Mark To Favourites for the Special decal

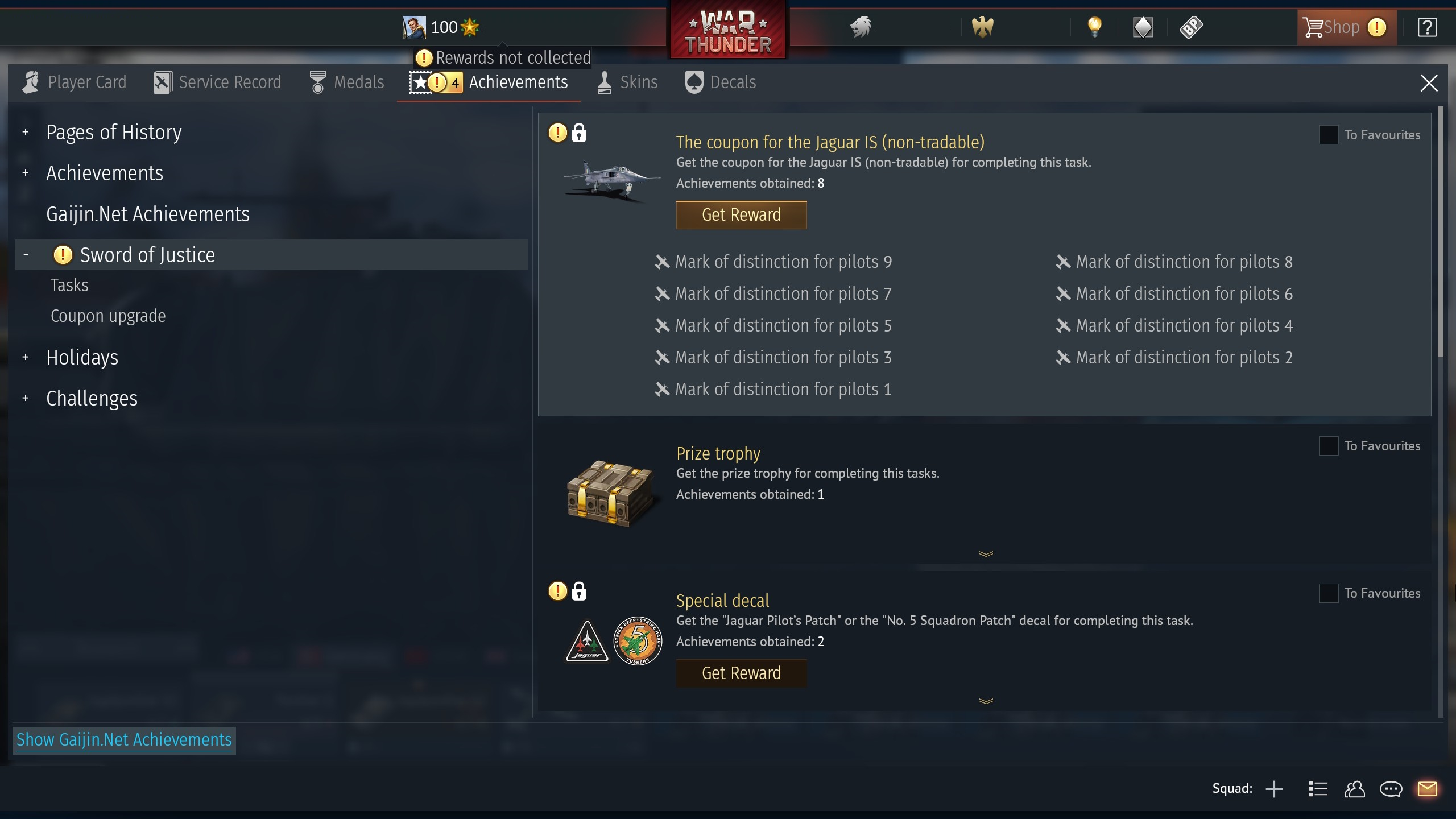[x=1329, y=593]
